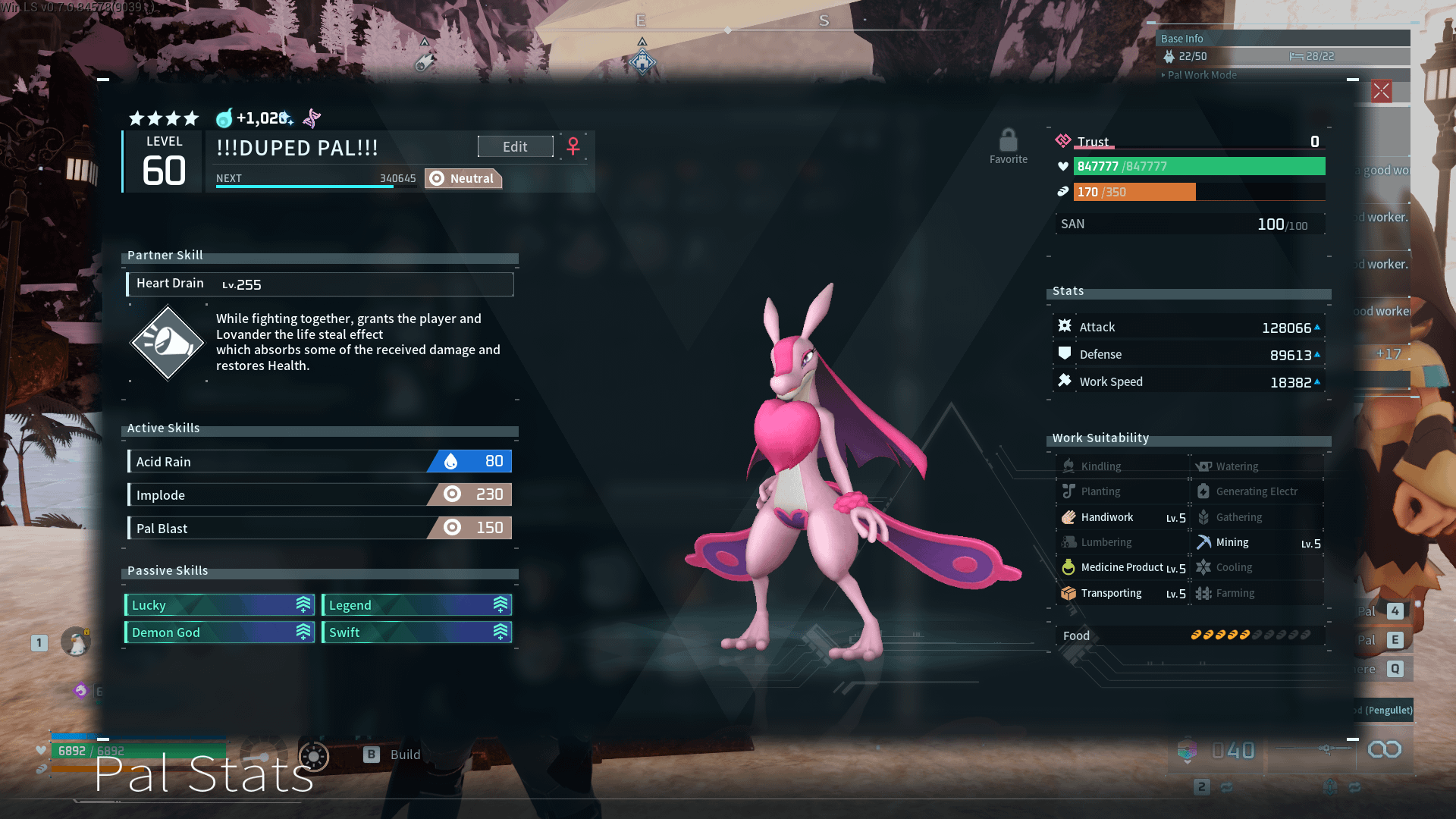Select the Acid Rain active skill
The image size is (1456, 819).
click(319, 461)
